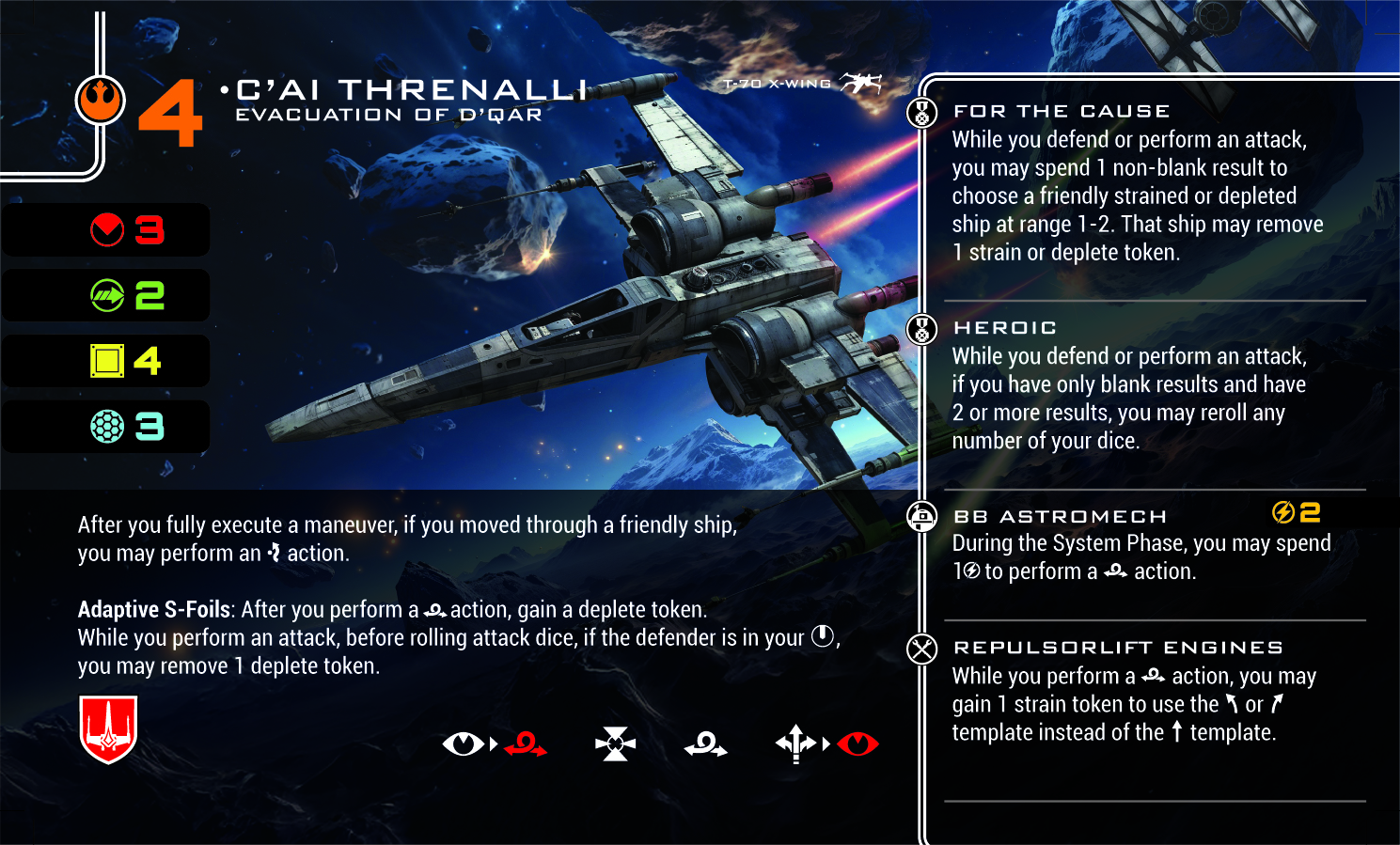The height and width of the screenshot is (845, 1400).
Task: Select the Repulsorlift Engines upgrade title
Action: pos(1118,648)
